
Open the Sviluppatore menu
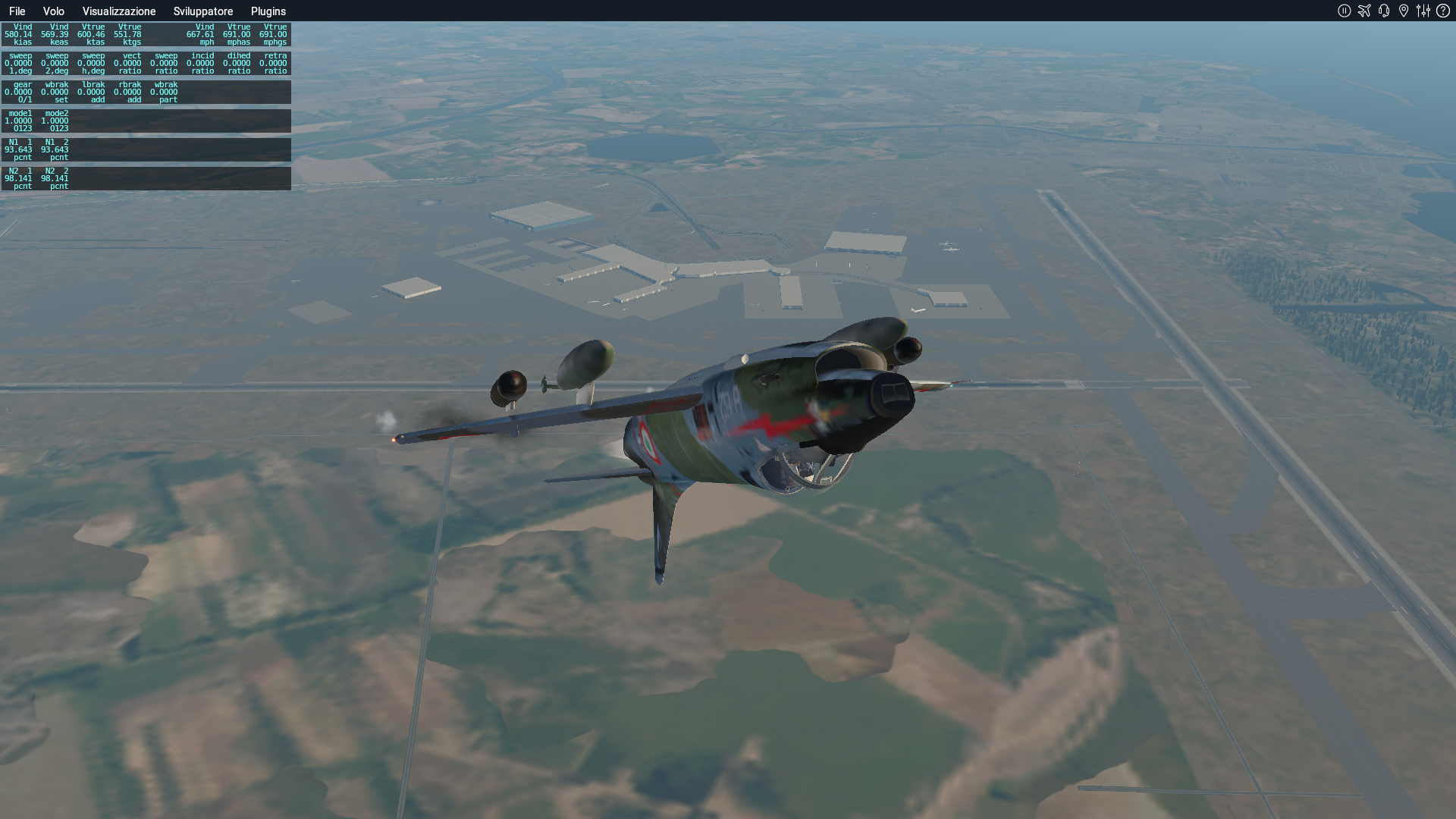(203, 11)
